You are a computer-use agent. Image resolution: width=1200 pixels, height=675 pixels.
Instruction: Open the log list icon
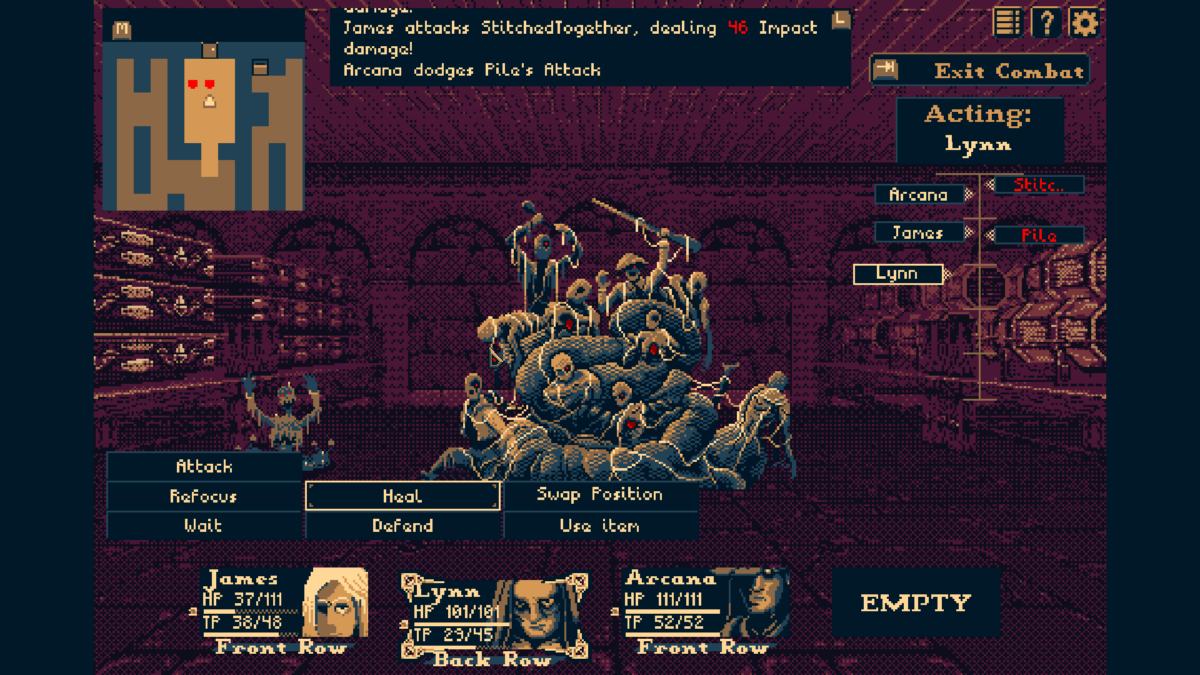pyautogui.click(x=1008, y=22)
